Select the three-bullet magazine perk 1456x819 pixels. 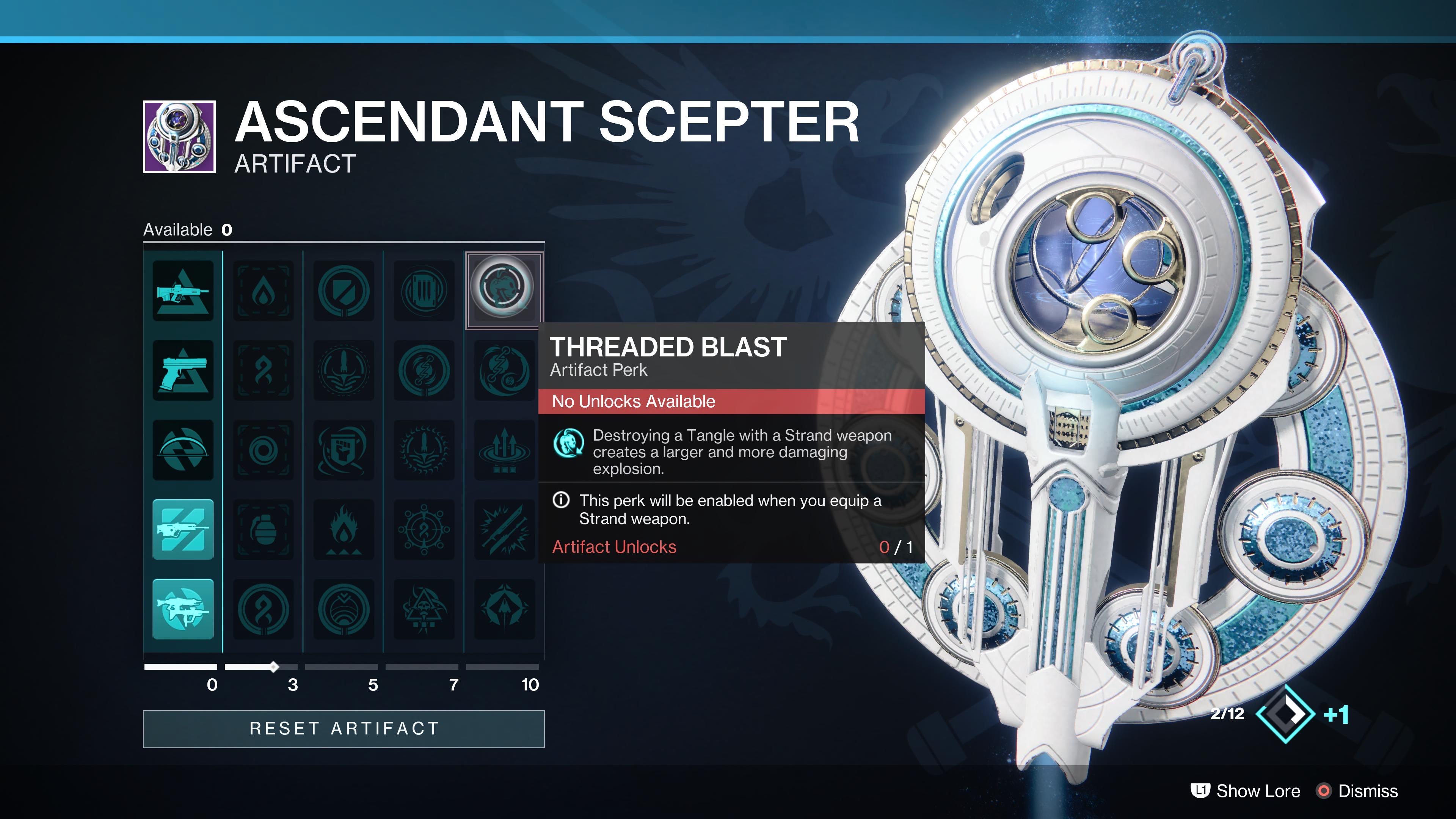(x=424, y=291)
